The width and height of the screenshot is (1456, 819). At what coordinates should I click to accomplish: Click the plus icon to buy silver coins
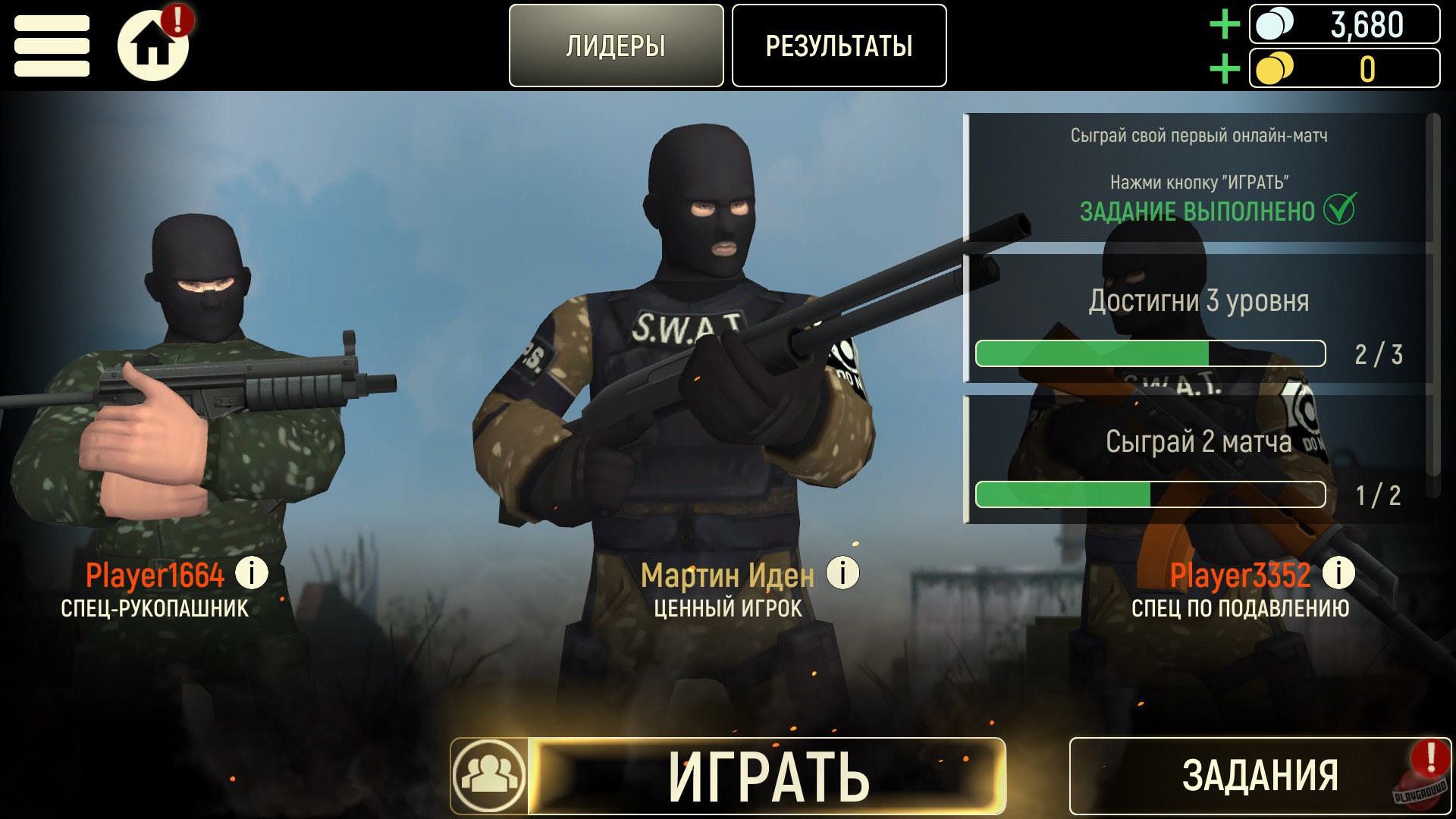[x=1223, y=24]
